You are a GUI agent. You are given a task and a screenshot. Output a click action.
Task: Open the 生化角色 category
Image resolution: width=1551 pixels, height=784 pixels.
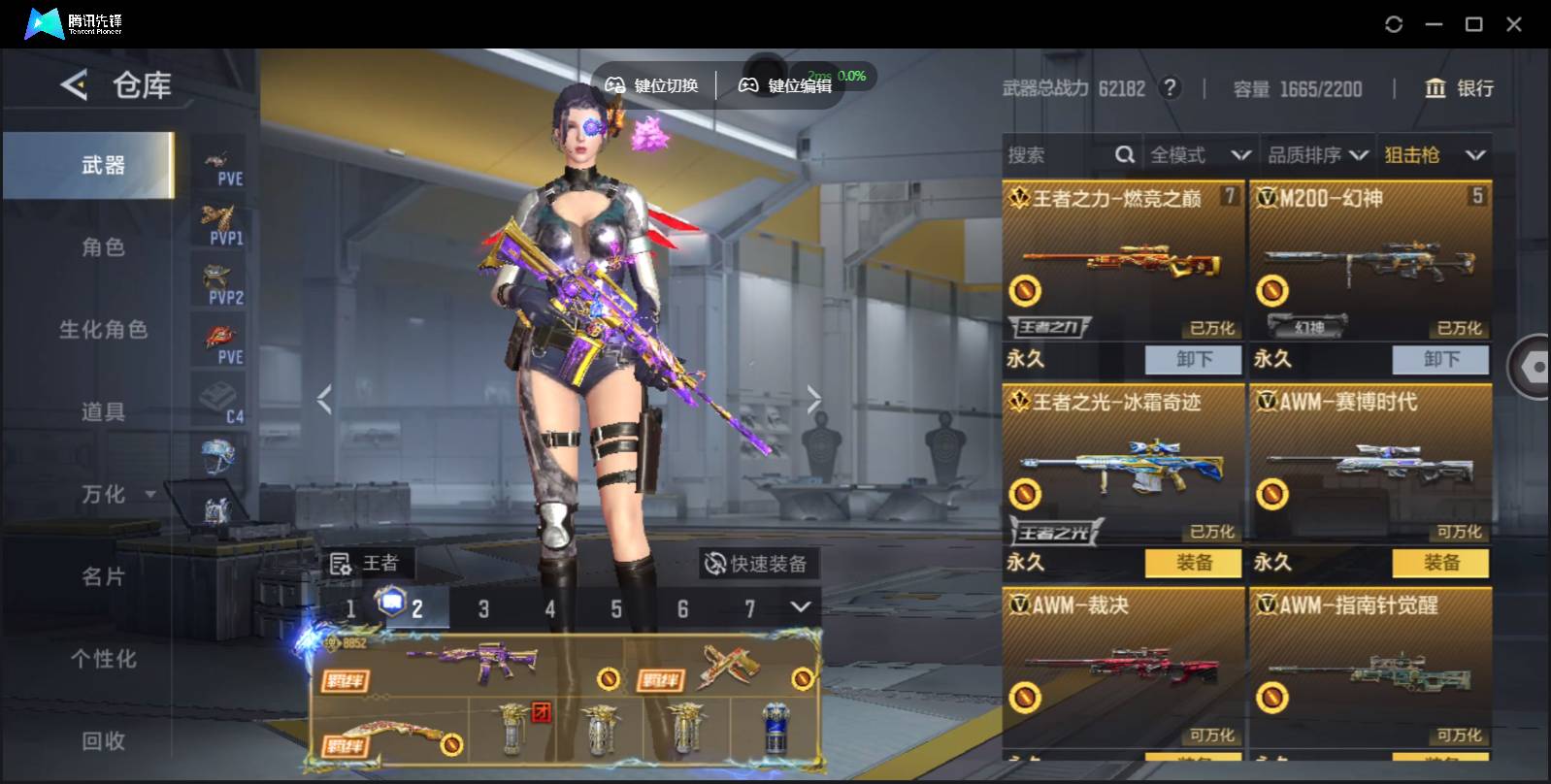tap(103, 330)
